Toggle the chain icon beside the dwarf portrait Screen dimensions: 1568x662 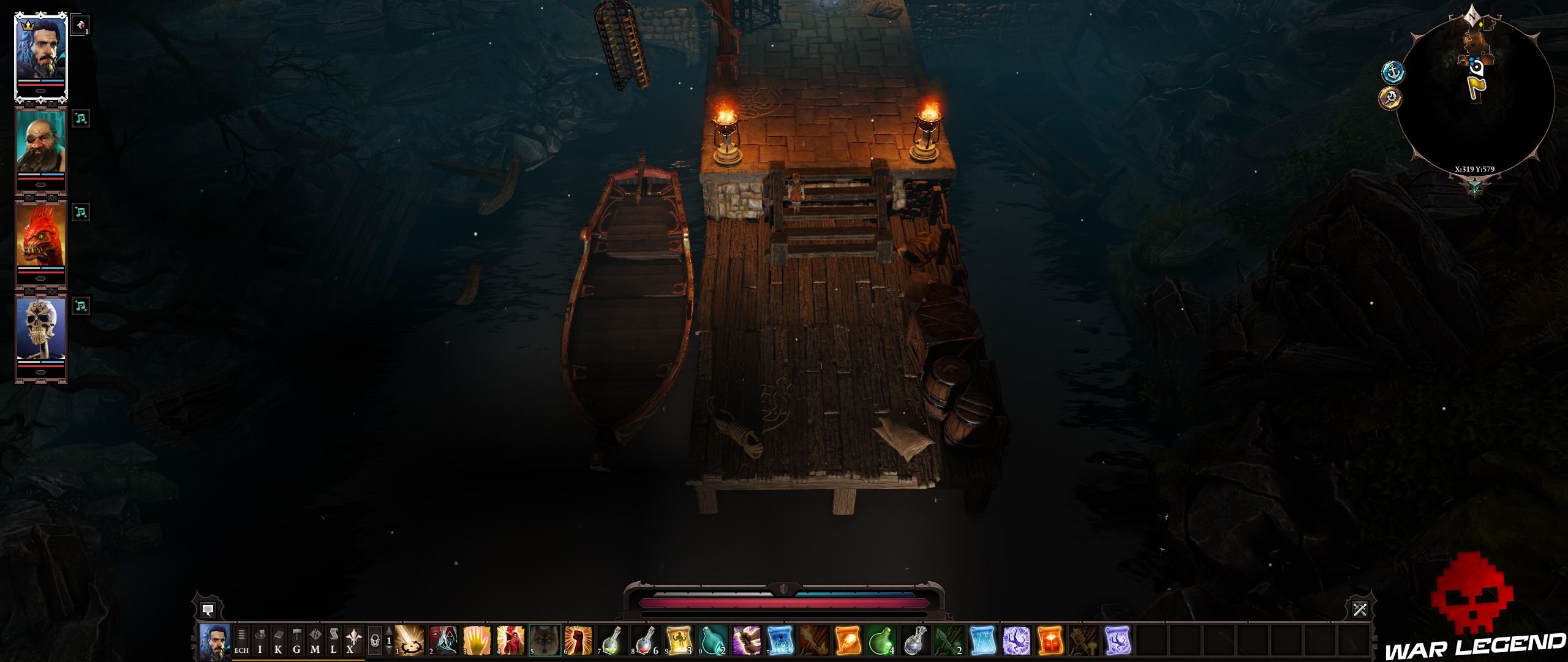click(x=80, y=120)
